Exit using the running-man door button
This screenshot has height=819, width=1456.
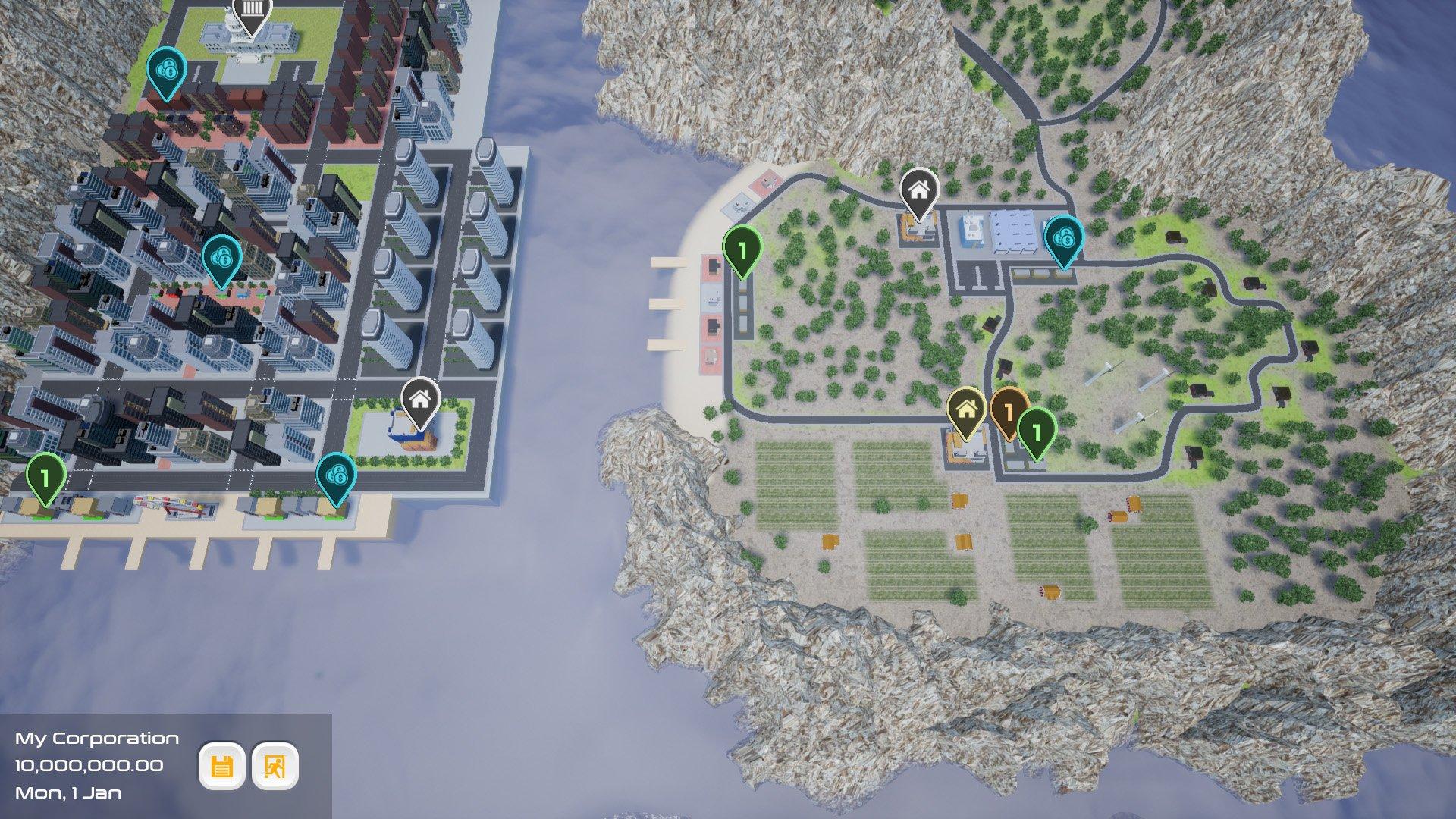coord(275,767)
